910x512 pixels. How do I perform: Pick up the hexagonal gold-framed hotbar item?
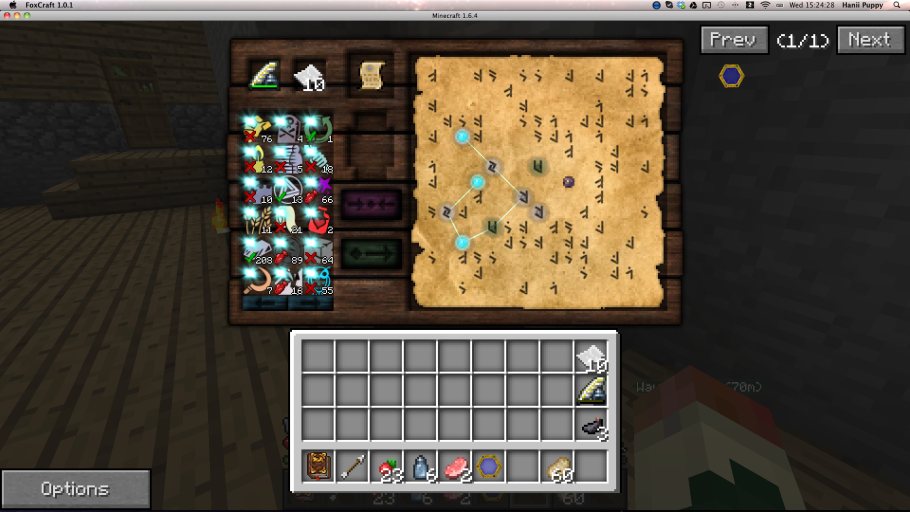click(490, 466)
